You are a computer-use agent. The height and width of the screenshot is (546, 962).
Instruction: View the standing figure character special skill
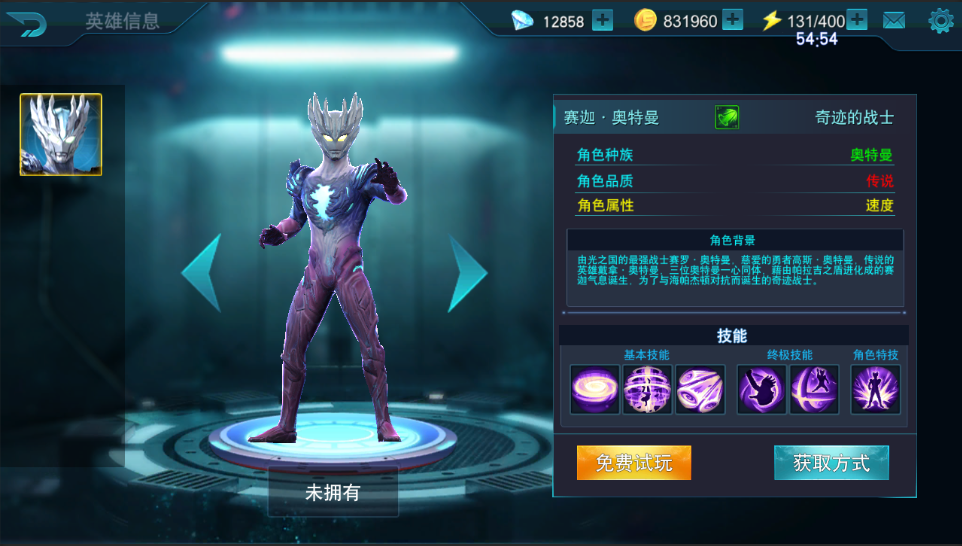876,389
